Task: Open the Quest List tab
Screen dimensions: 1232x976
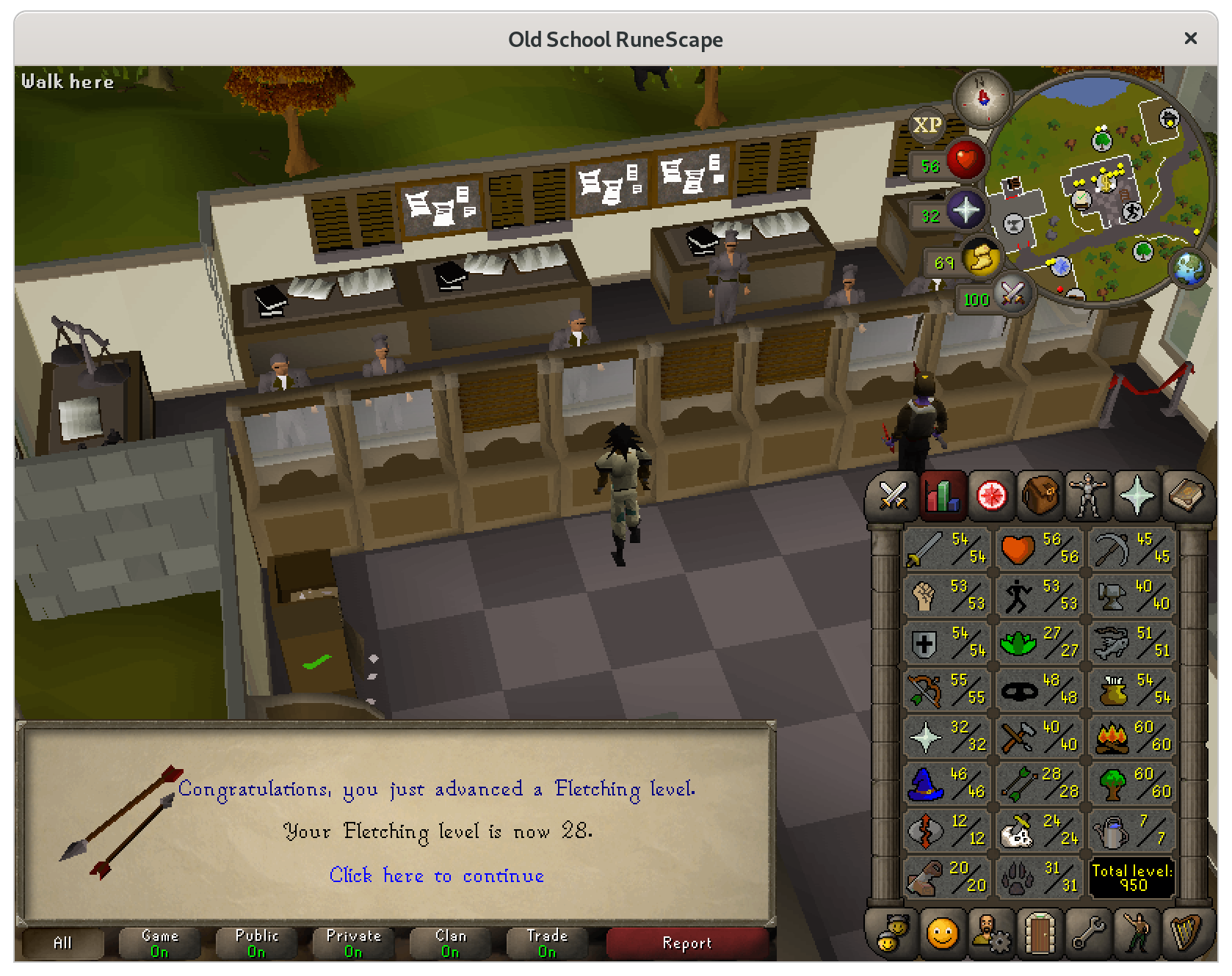Action: point(991,496)
